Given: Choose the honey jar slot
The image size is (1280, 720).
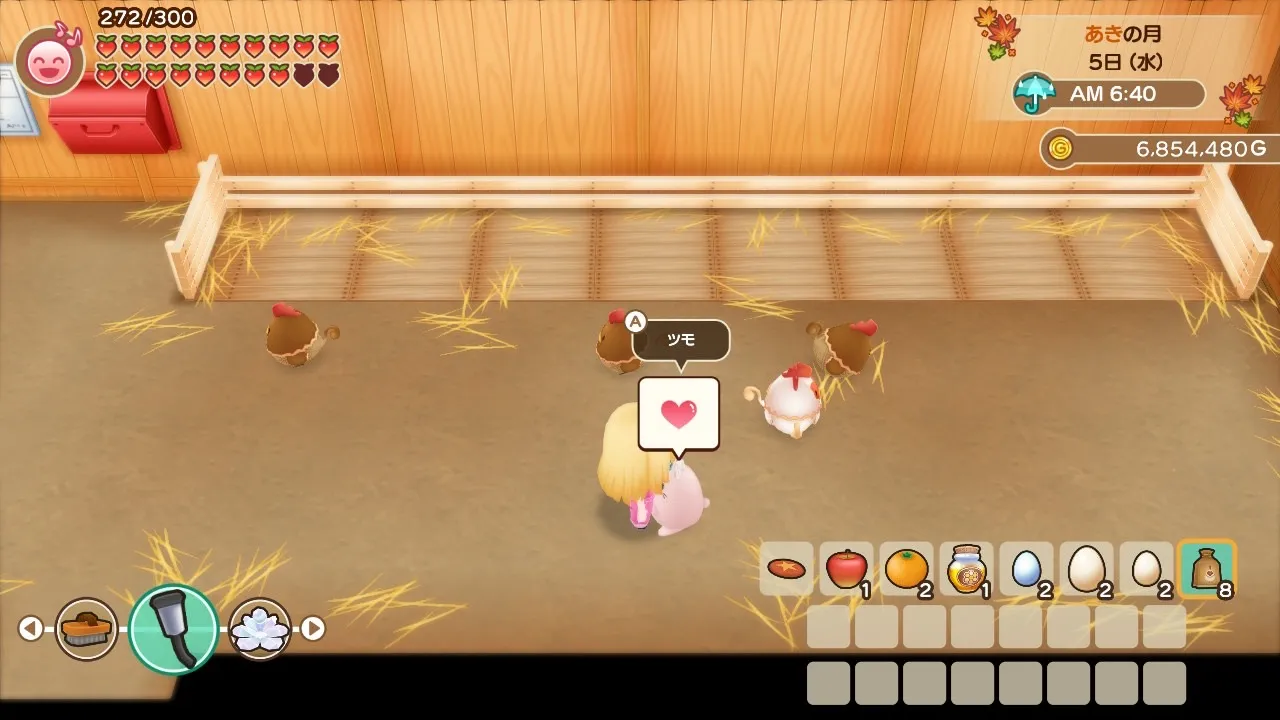Looking at the screenshot, I should pyautogui.click(x=966, y=569).
